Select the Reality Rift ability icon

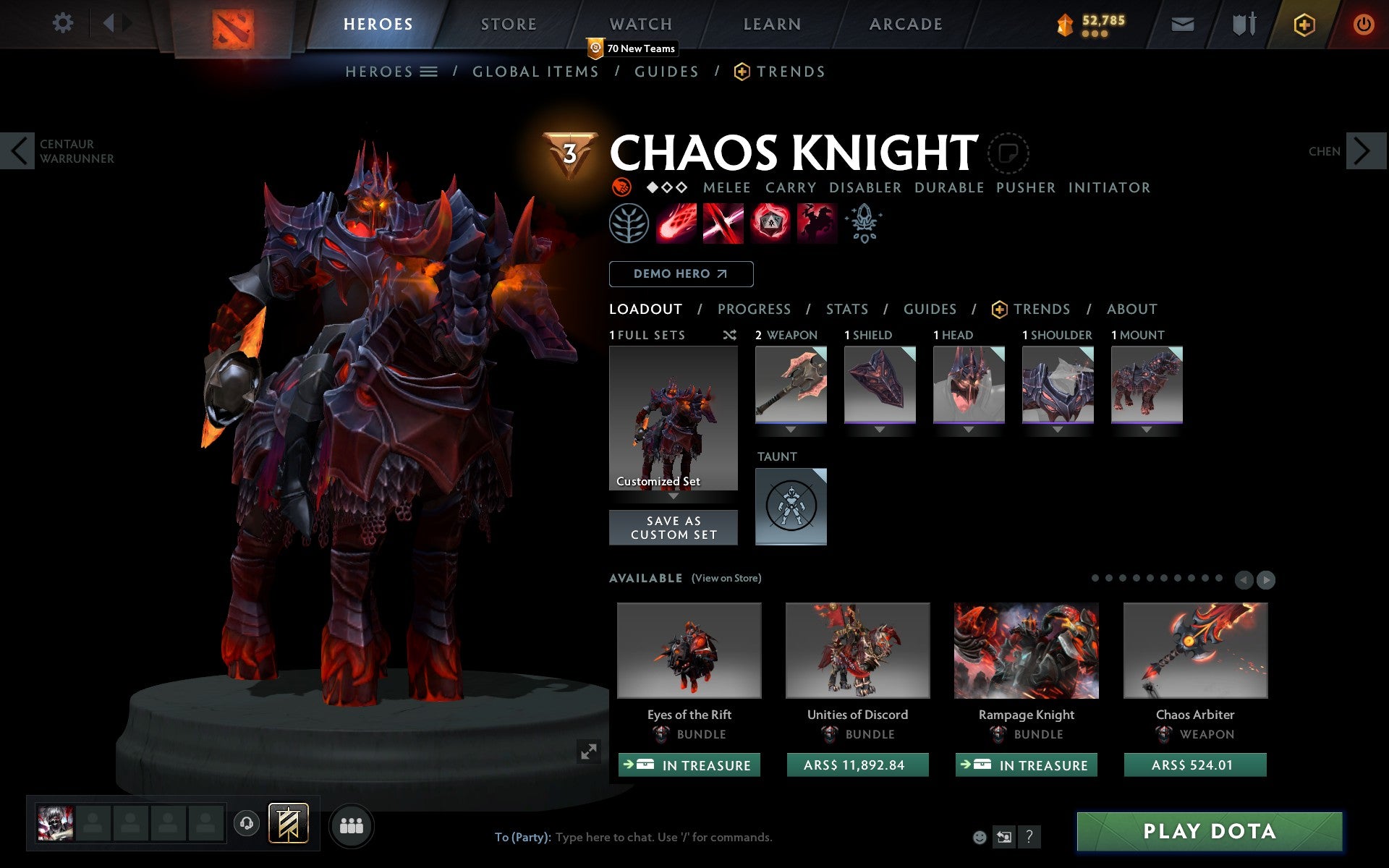[x=723, y=224]
